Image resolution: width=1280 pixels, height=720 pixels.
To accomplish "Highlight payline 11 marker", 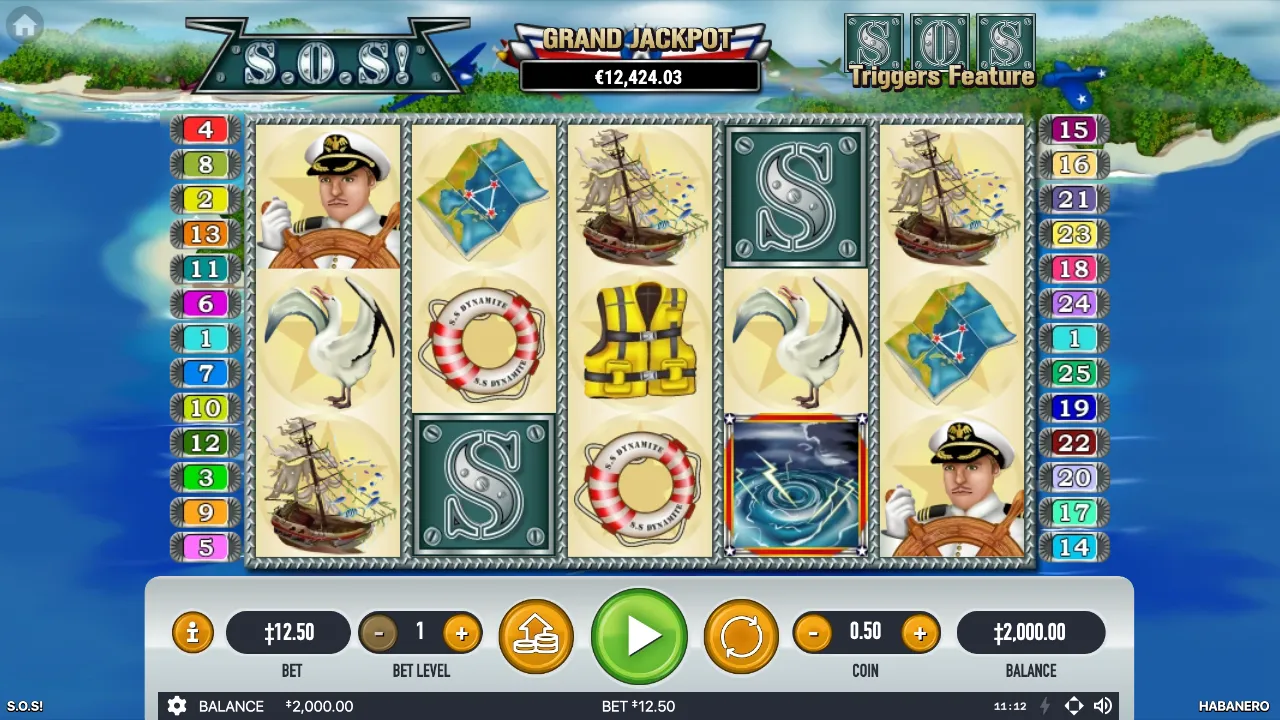I will [x=205, y=269].
